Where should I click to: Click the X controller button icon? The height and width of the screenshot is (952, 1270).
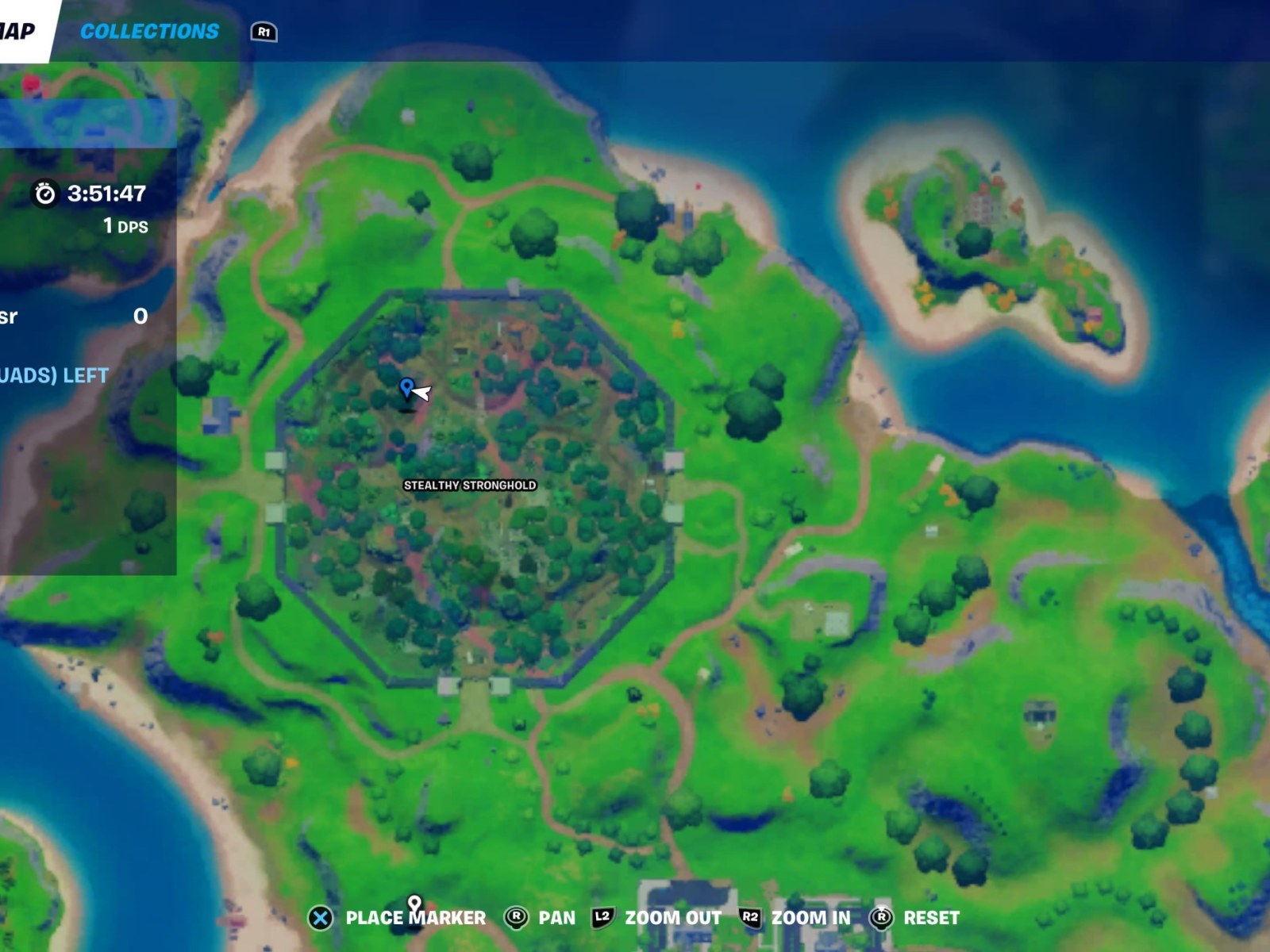point(320,916)
